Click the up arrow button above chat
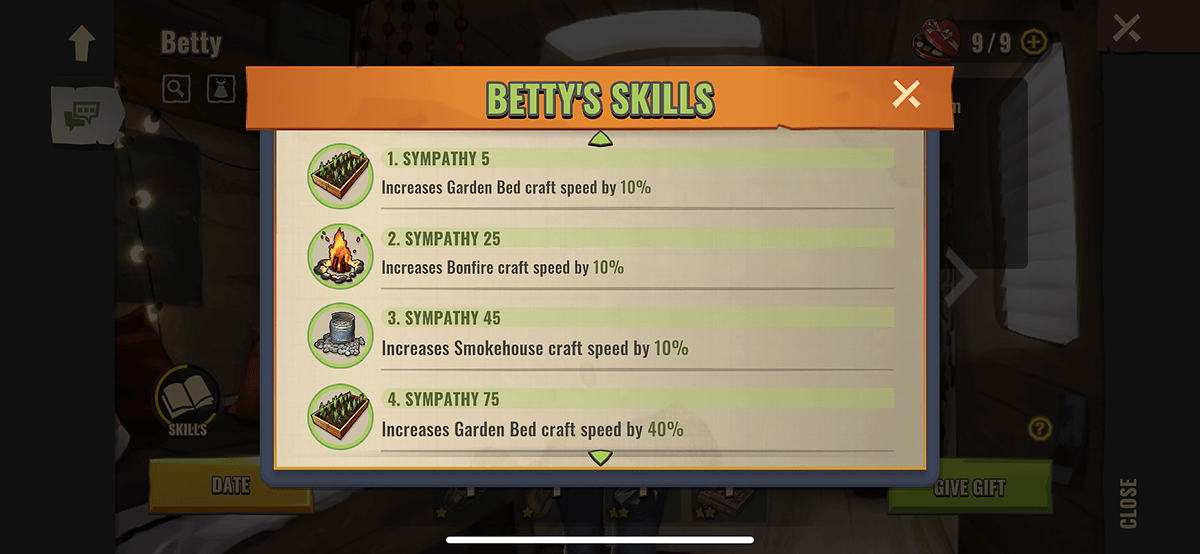Image resolution: width=1200 pixels, height=554 pixels. coord(81,43)
